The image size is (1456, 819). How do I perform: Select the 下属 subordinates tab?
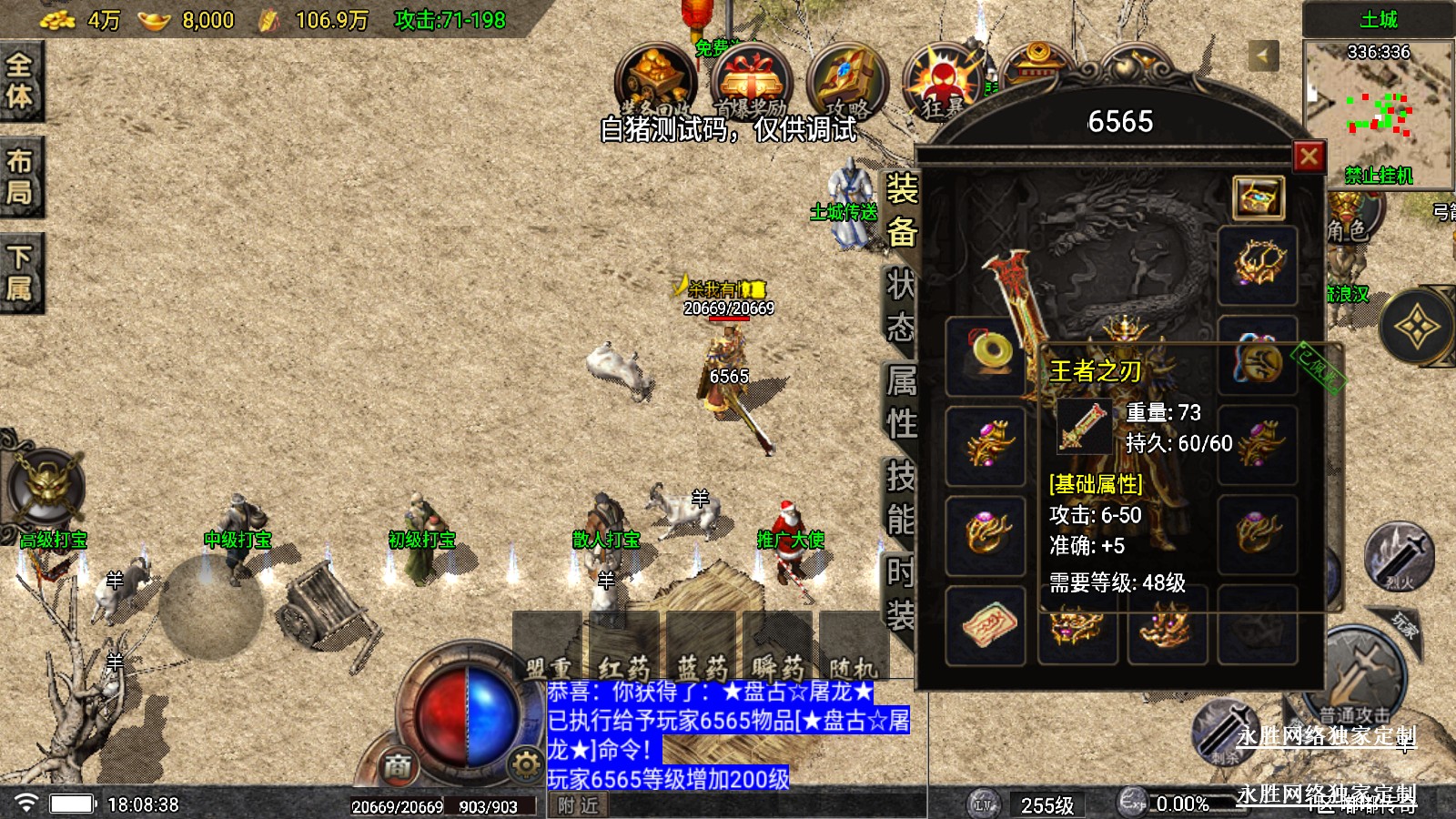20,273
